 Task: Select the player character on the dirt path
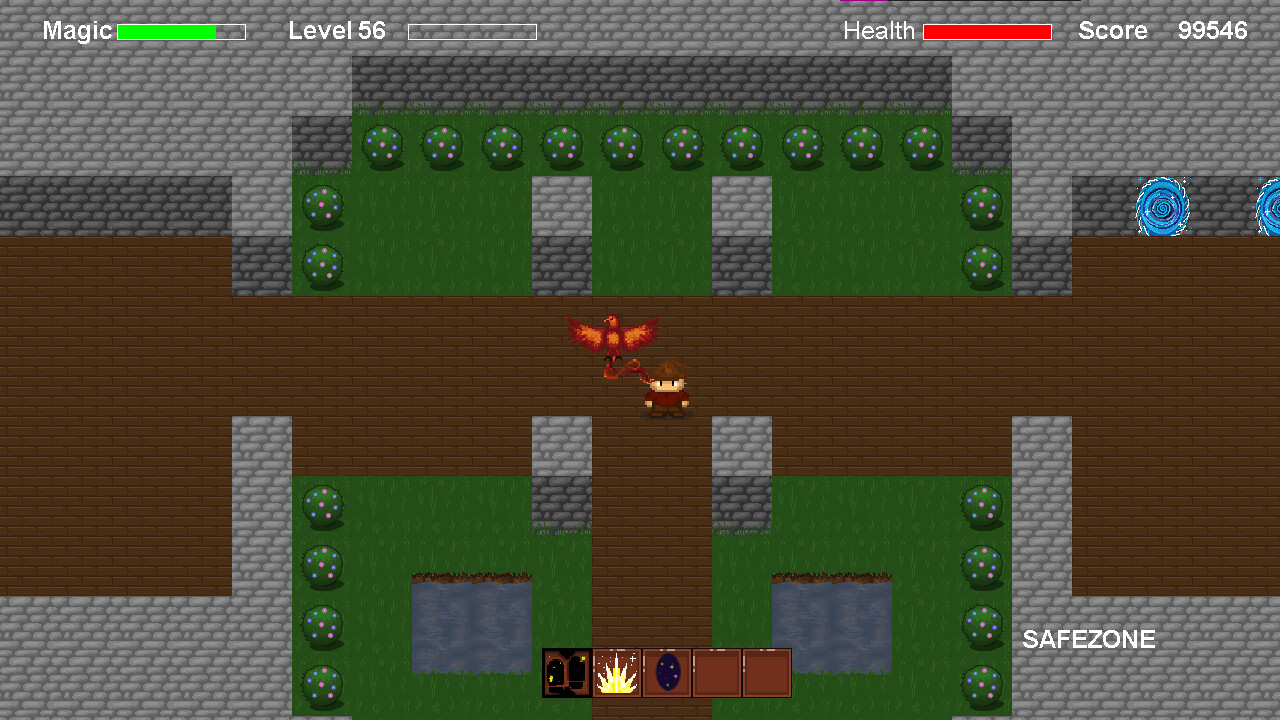(668, 385)
